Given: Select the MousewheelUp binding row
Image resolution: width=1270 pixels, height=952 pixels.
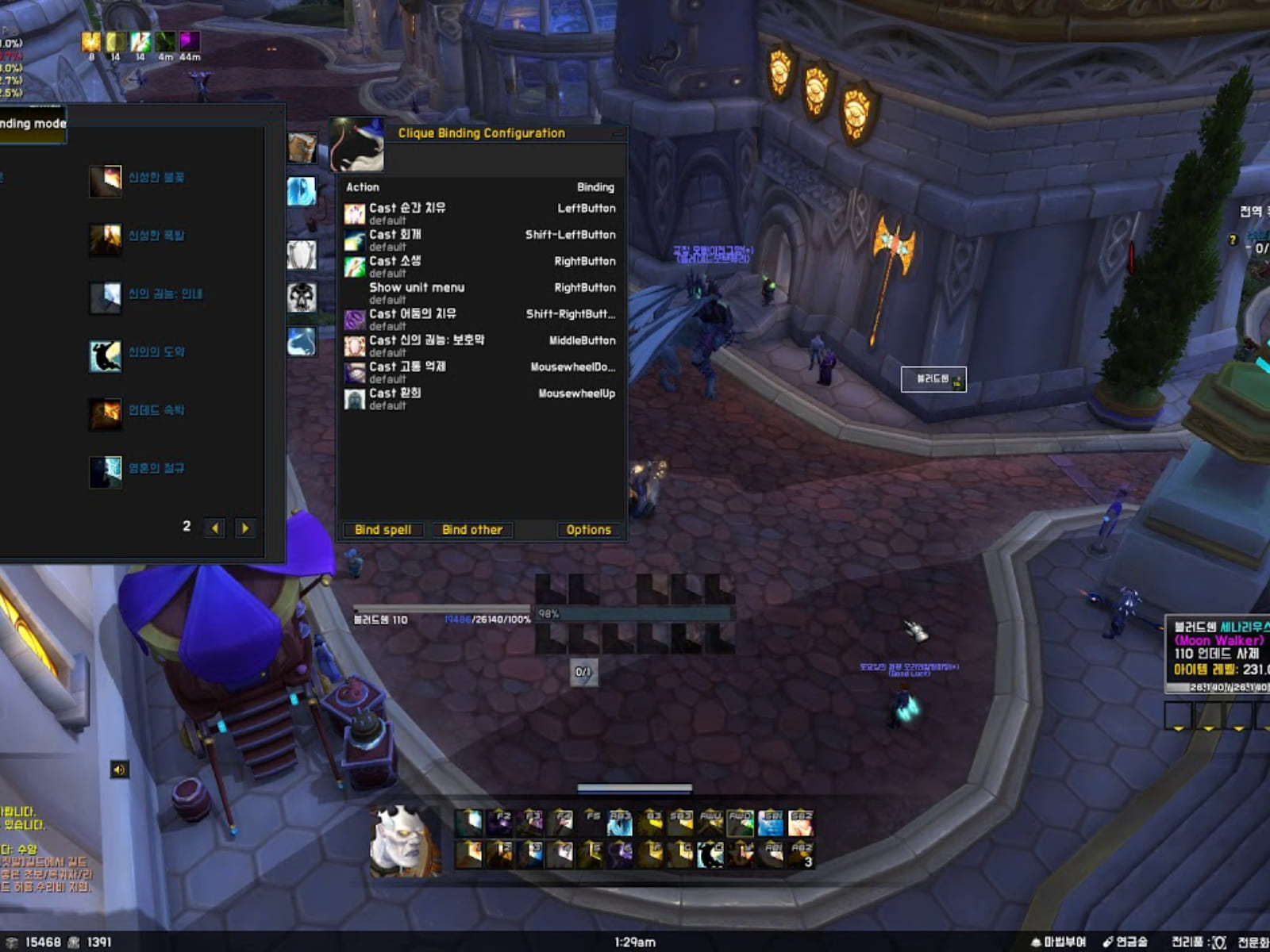Looking at the screenshot, I should tap(480, 397).
